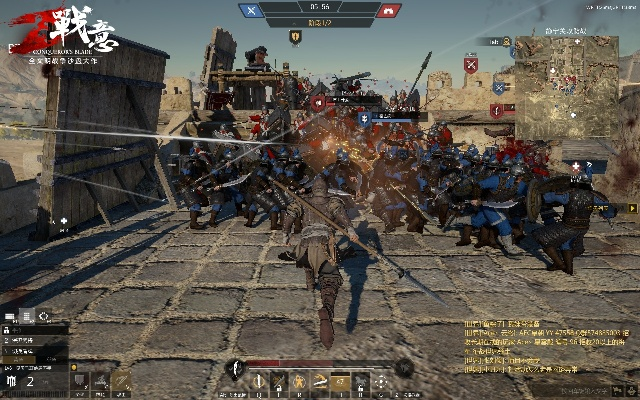The width and height of the screenshot is (640, 400).
Task: Select the spear thrust skill icon
Action: [x=258, y=381]
